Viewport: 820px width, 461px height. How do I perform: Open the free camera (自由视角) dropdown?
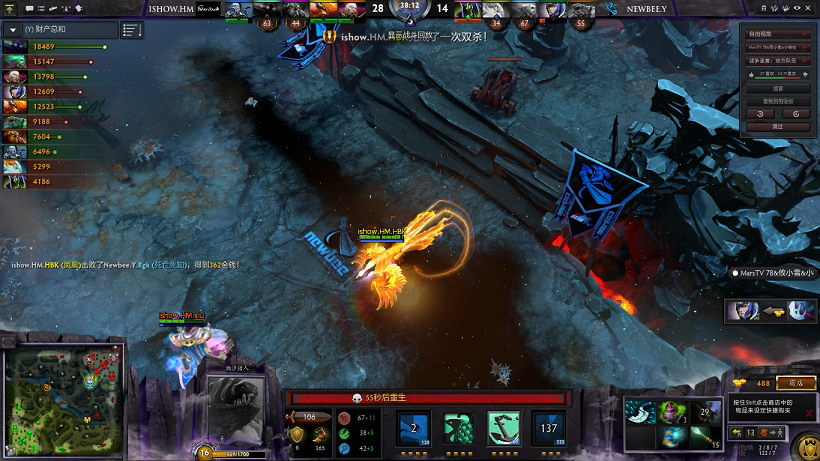pyautogui.click(x=777, y=34)
